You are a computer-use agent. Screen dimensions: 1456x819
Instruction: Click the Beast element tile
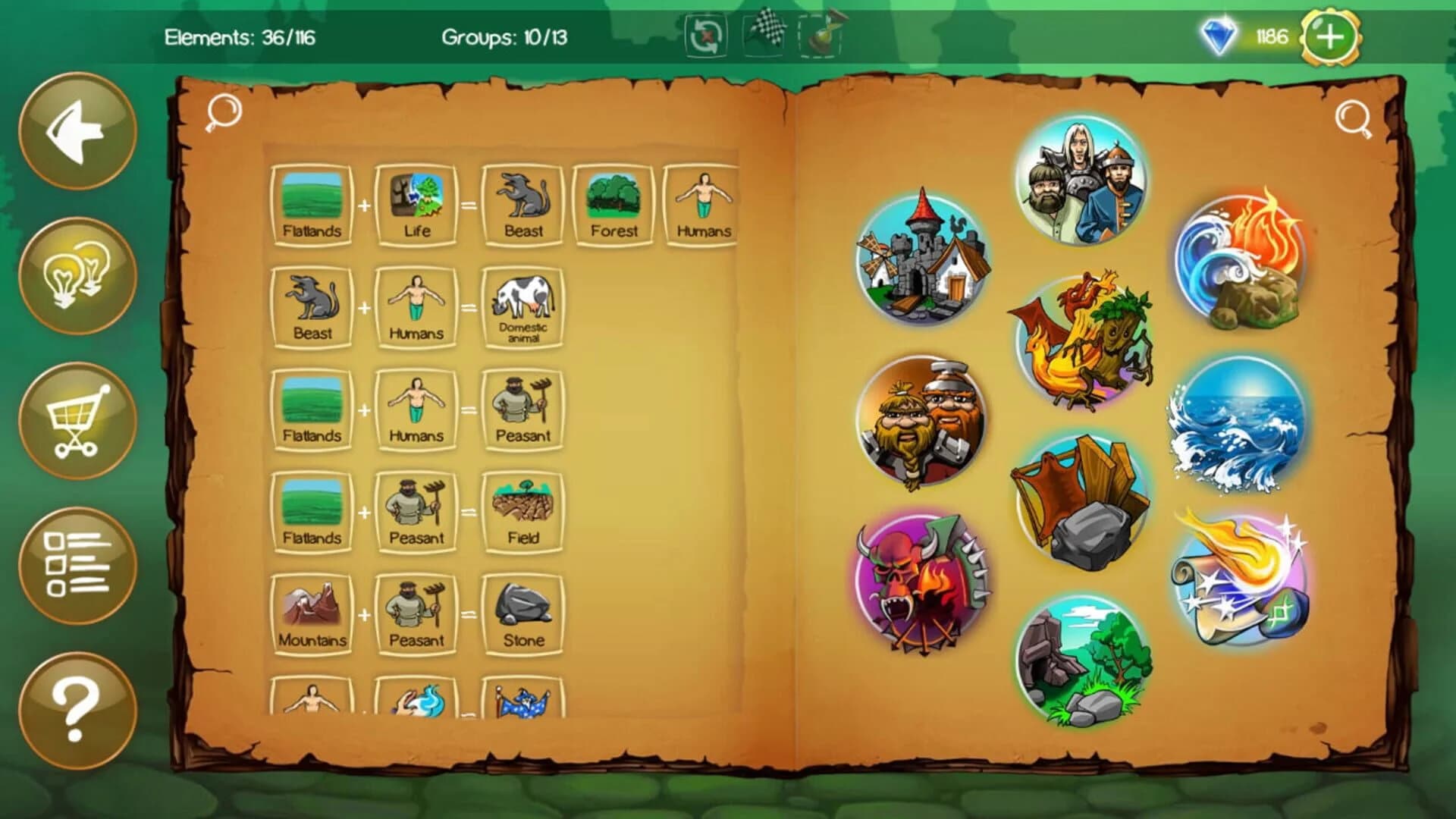pyautogui.click(x=523, y=203)
